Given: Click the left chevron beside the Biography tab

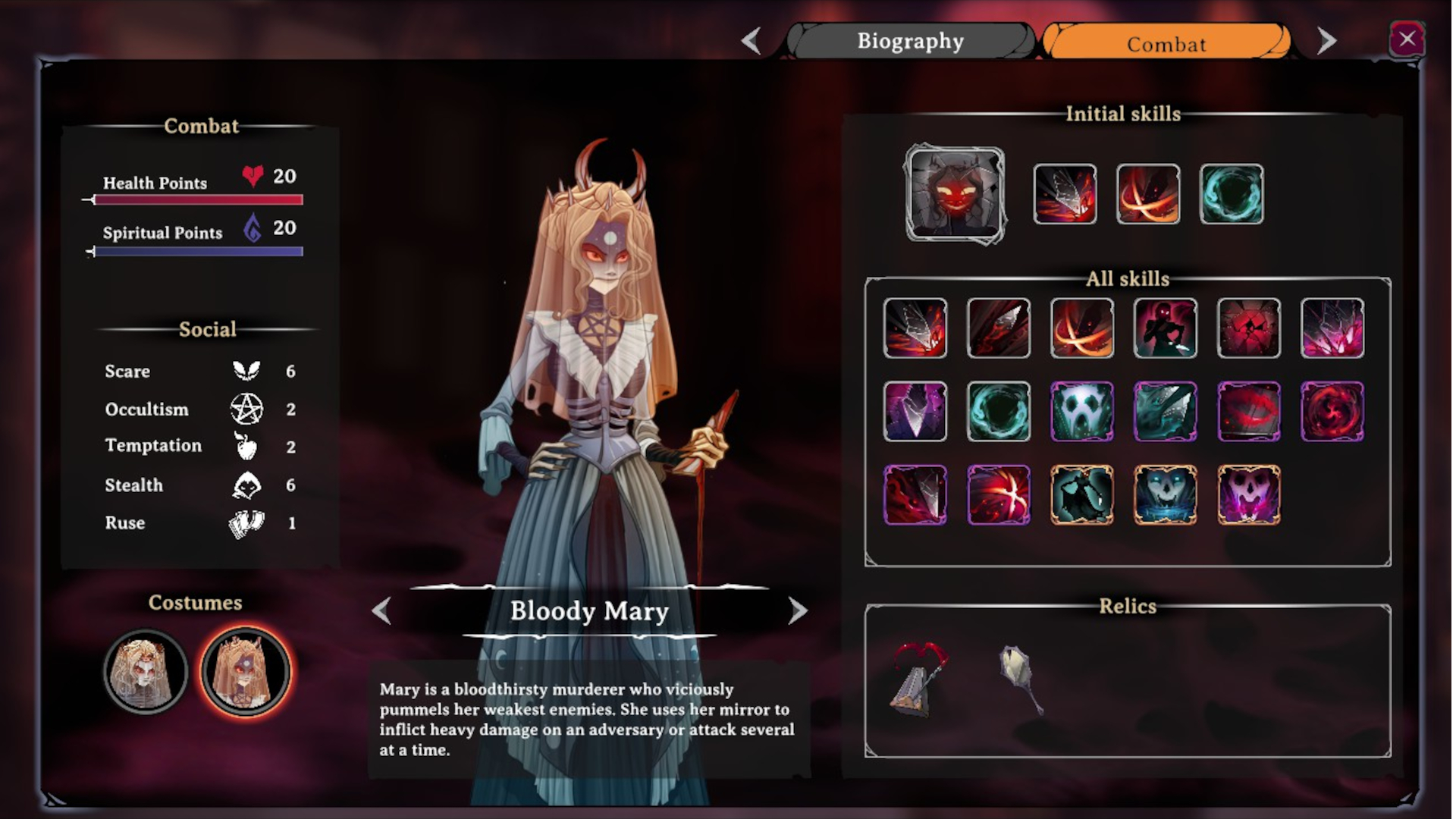Looking at the screenshot, I should [752, 41].
